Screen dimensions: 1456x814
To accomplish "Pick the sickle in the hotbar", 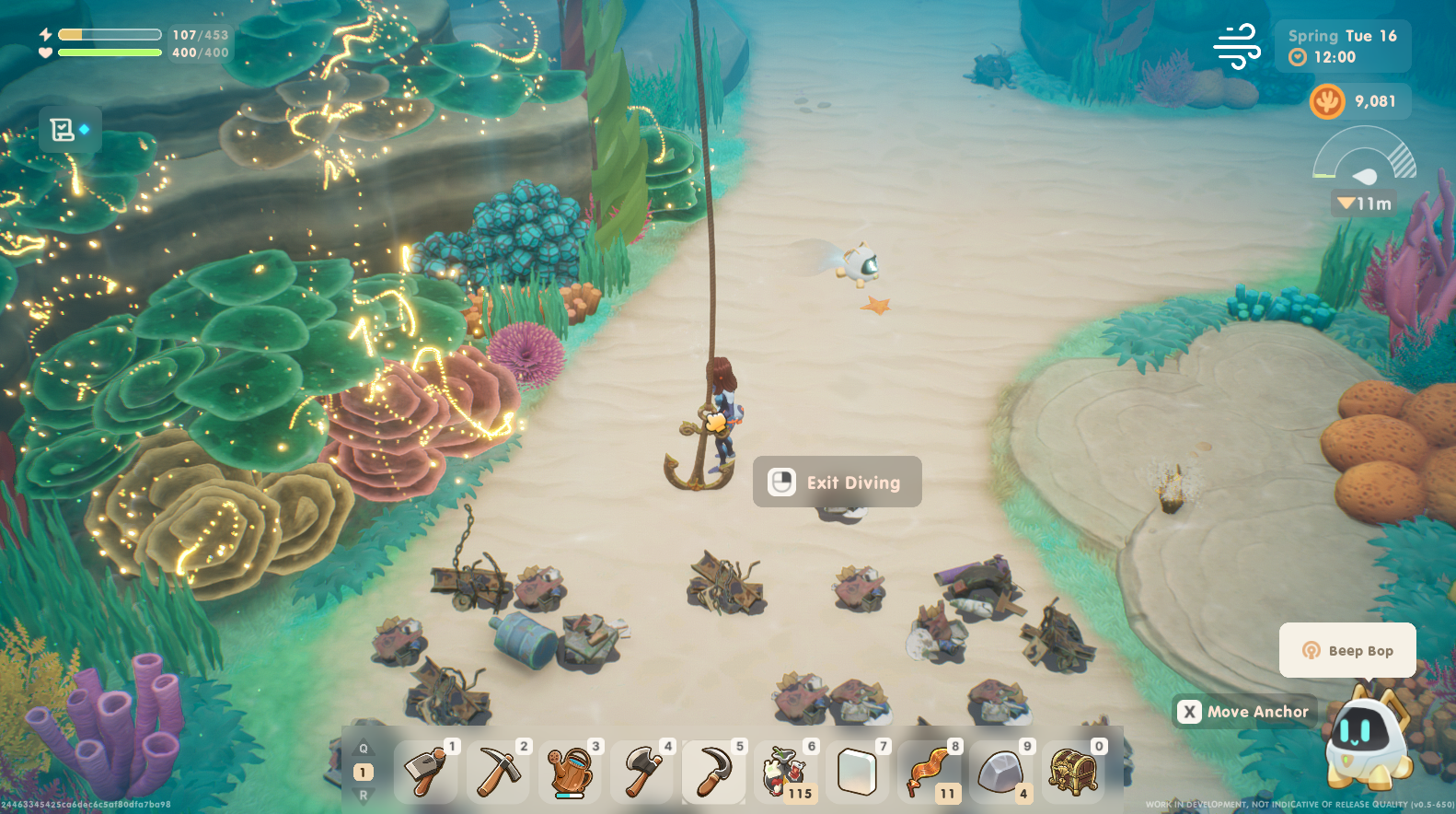I will tap(714, 772).
